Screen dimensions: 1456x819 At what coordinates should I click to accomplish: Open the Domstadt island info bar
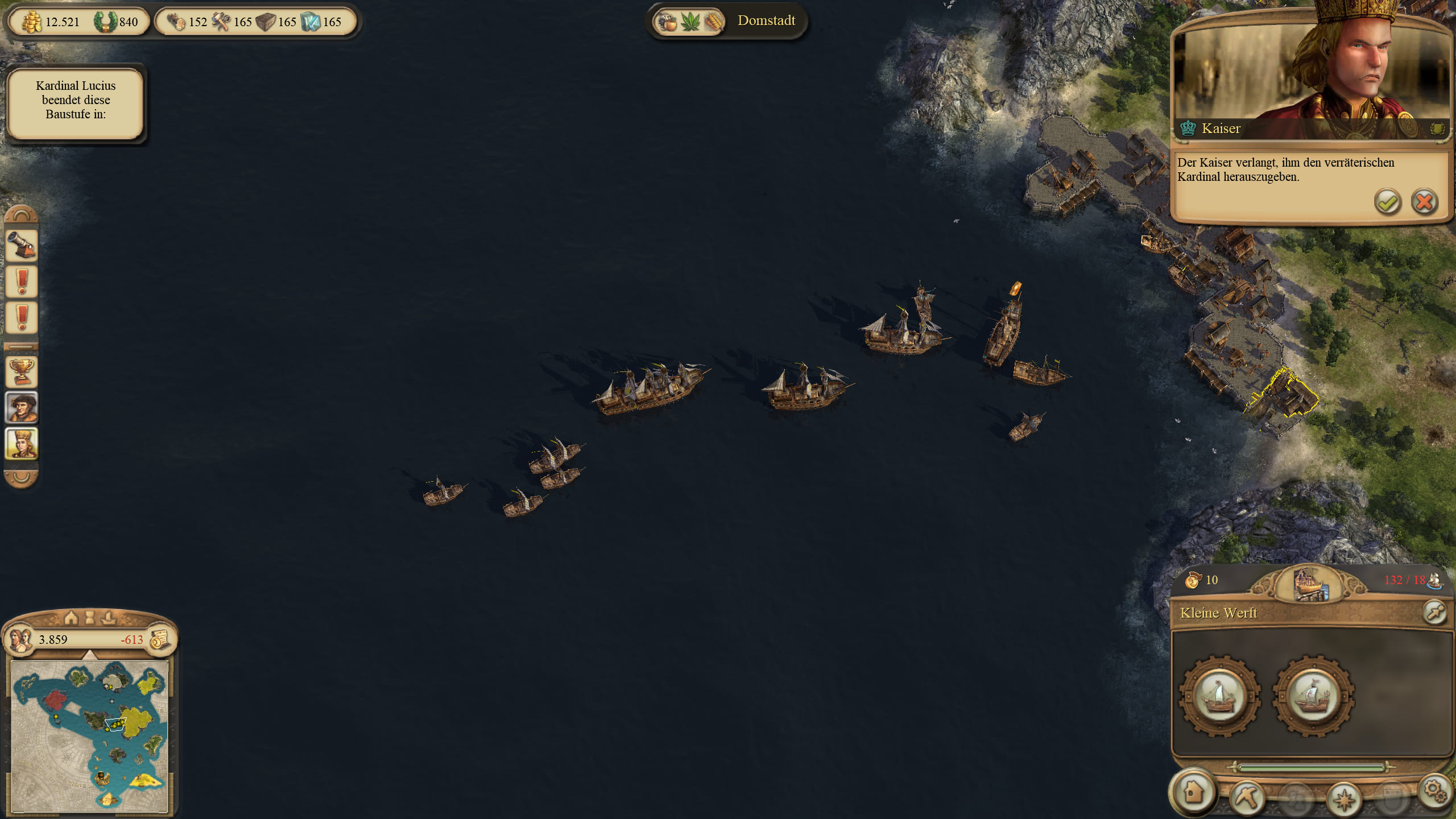pyautogui.click(x=728, y=22)
